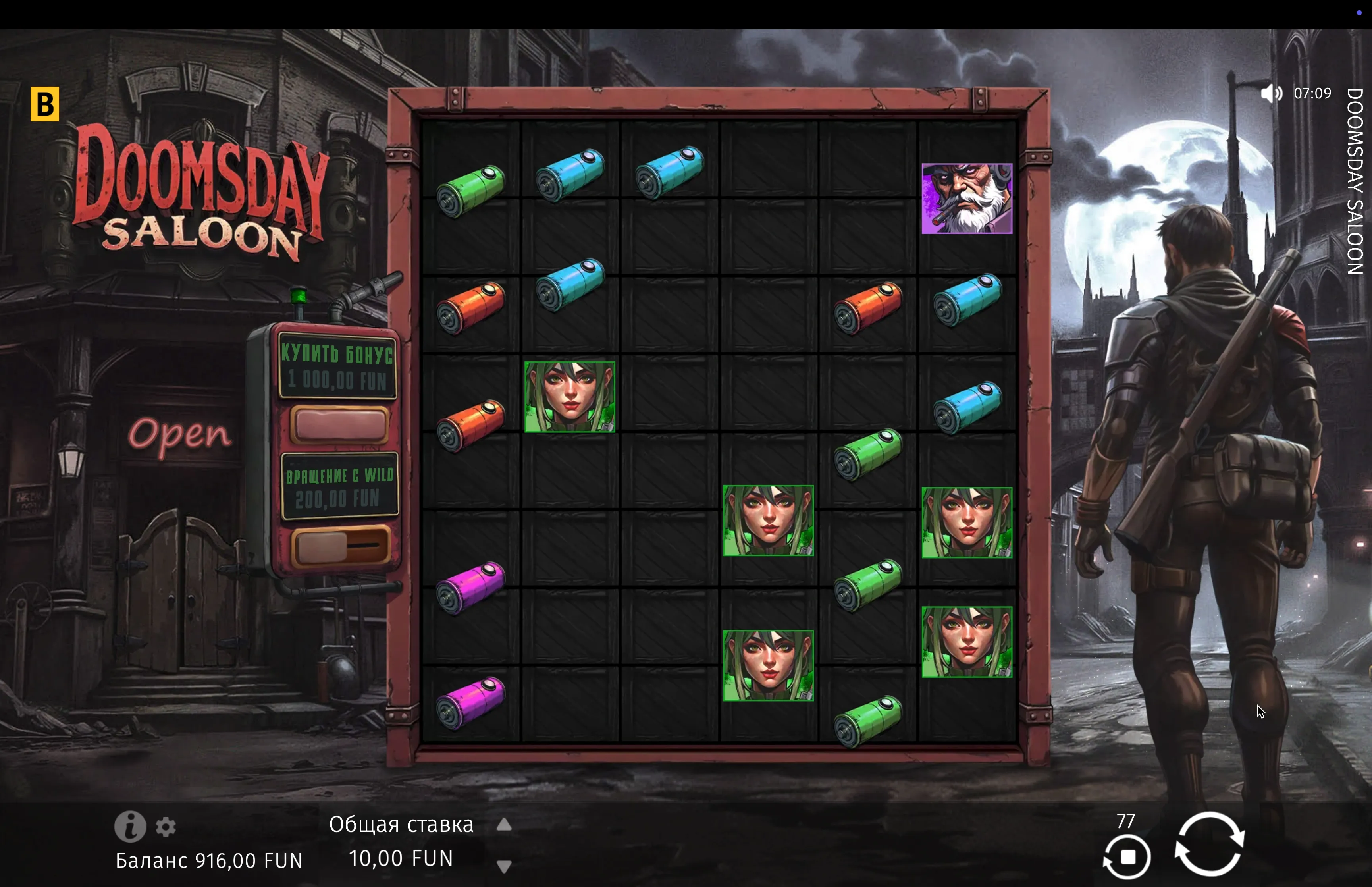Buy the bonus for 1 000,00 FUN

(x=339, y=424)
